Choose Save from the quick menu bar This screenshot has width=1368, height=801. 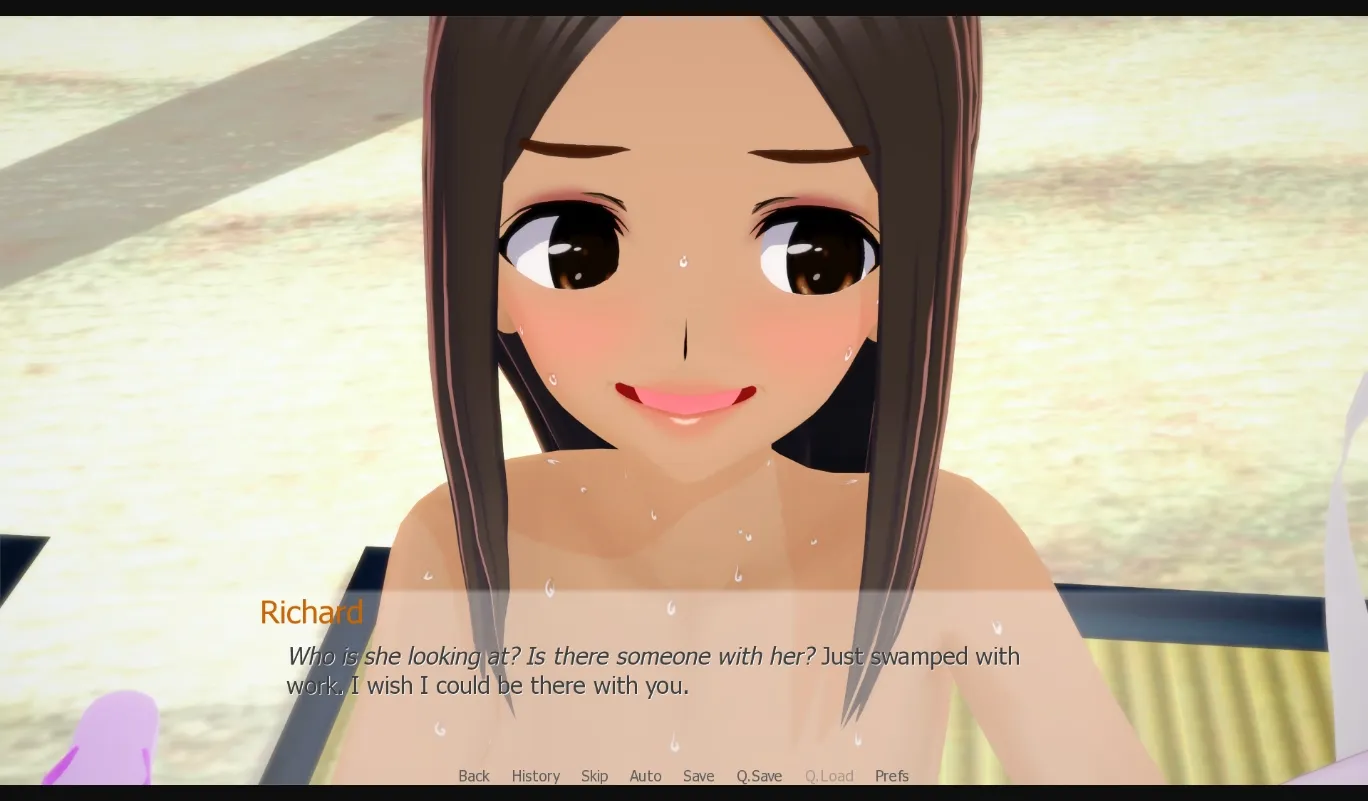[698, 776]
